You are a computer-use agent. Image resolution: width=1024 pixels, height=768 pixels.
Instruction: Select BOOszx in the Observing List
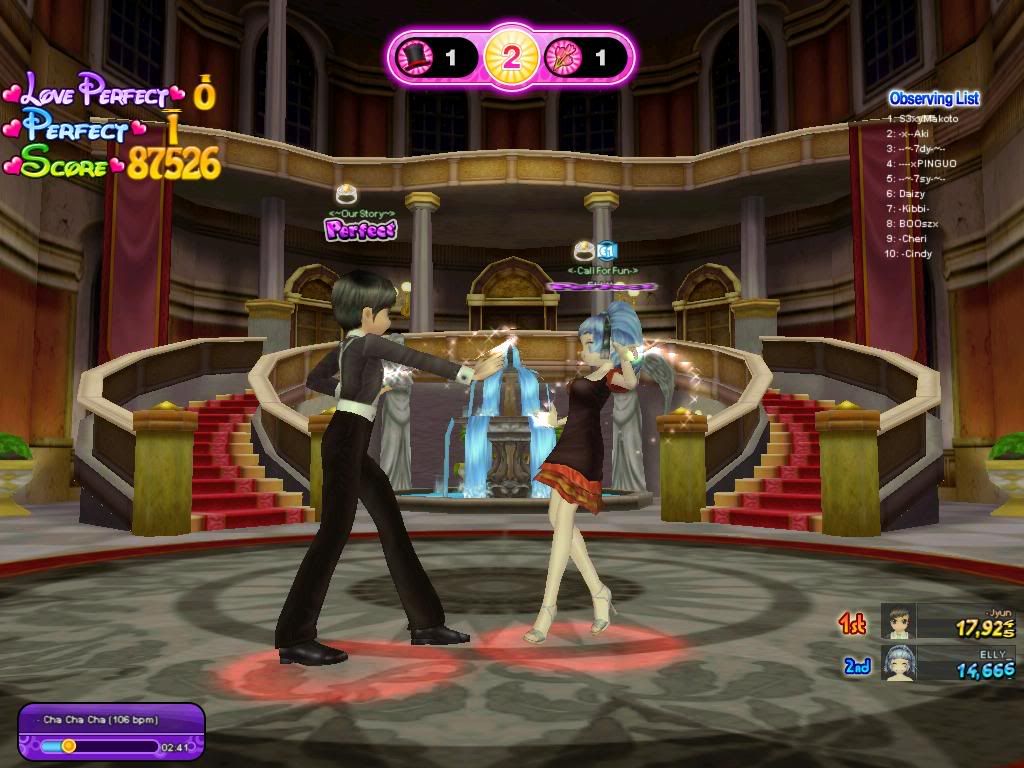(x=917, y=223)
